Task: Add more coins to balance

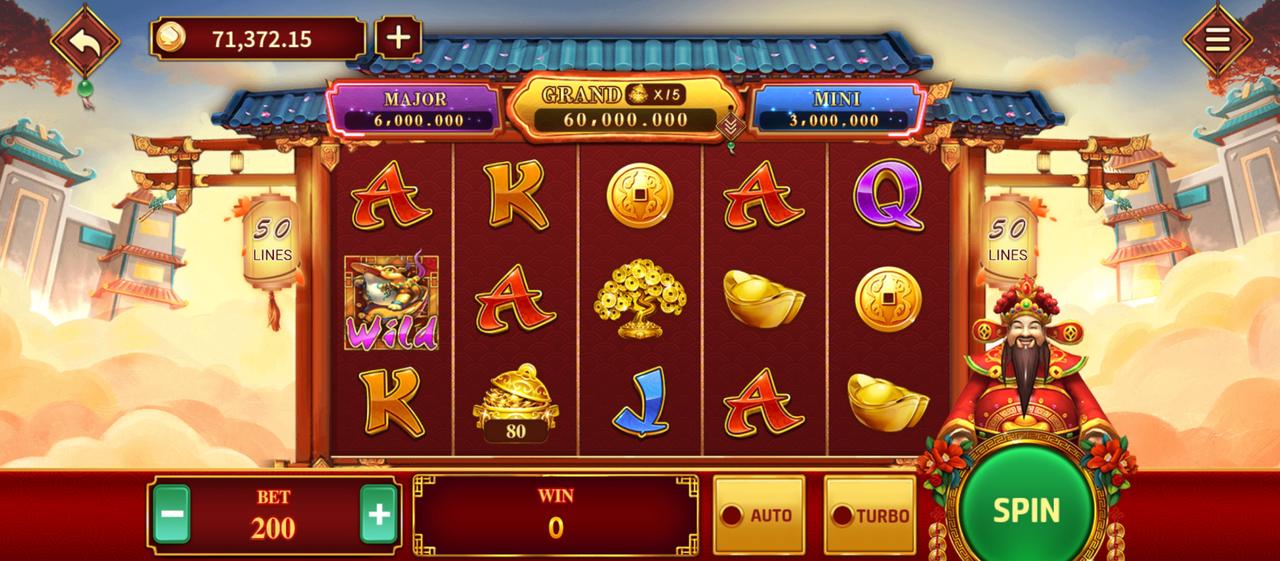Action: pyautogui.click(x=398, y=38)
